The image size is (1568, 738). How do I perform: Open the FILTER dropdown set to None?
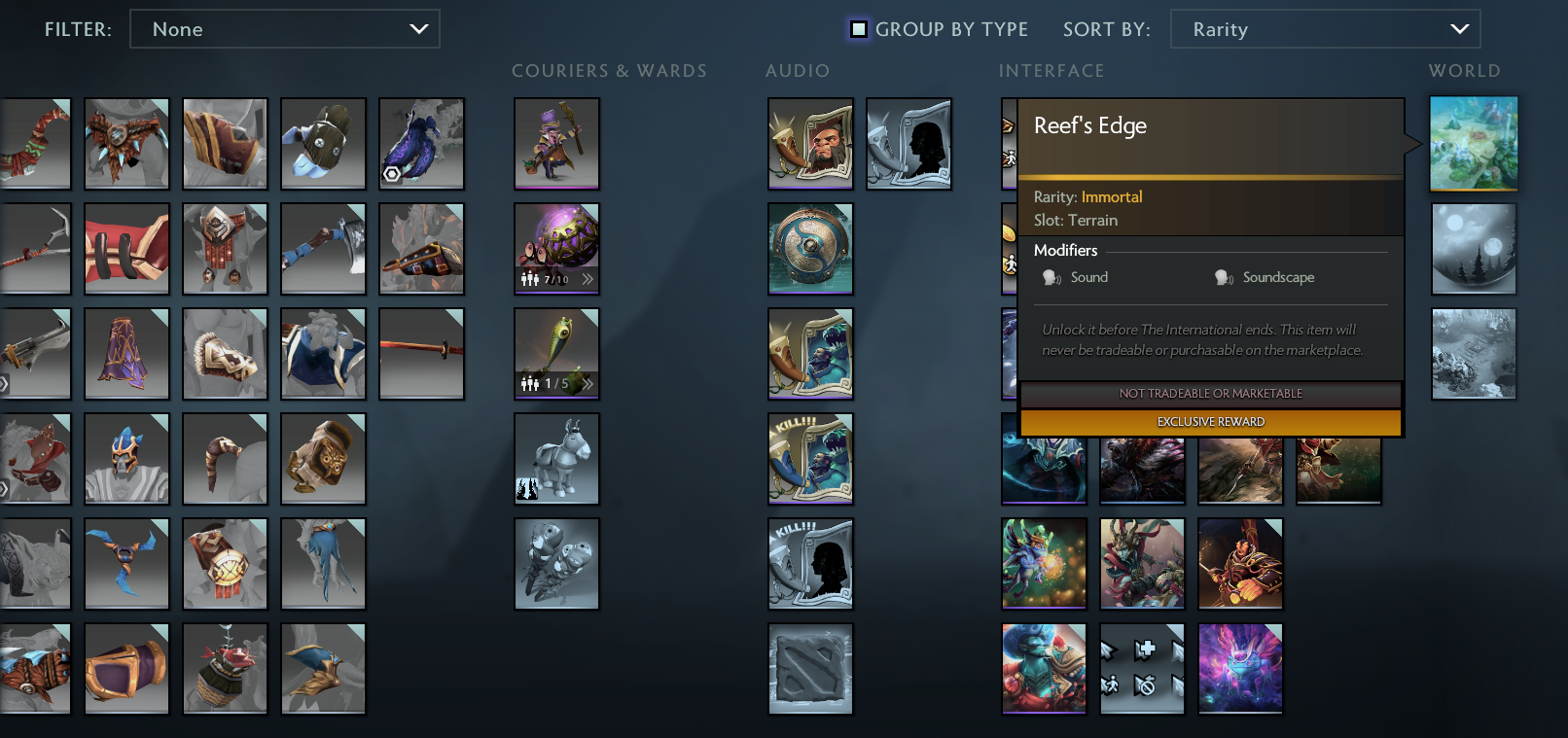(285, 29)
